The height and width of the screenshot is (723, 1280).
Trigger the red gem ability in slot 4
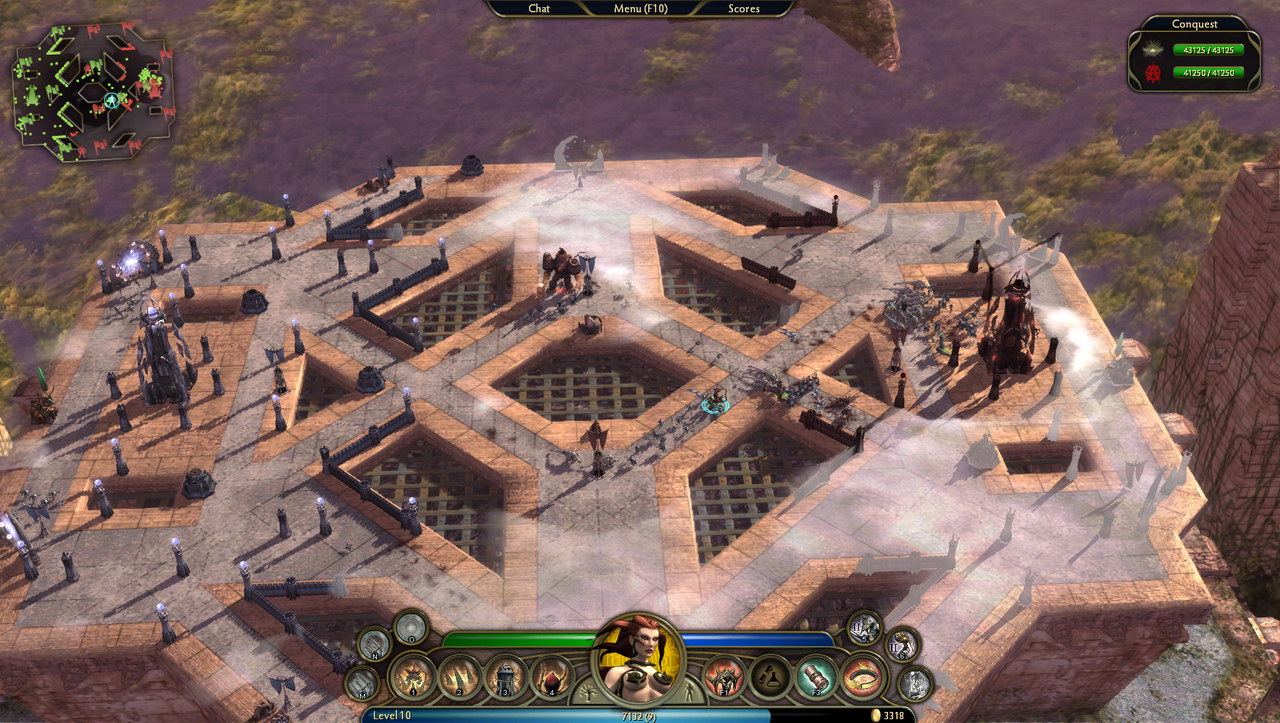551,676
